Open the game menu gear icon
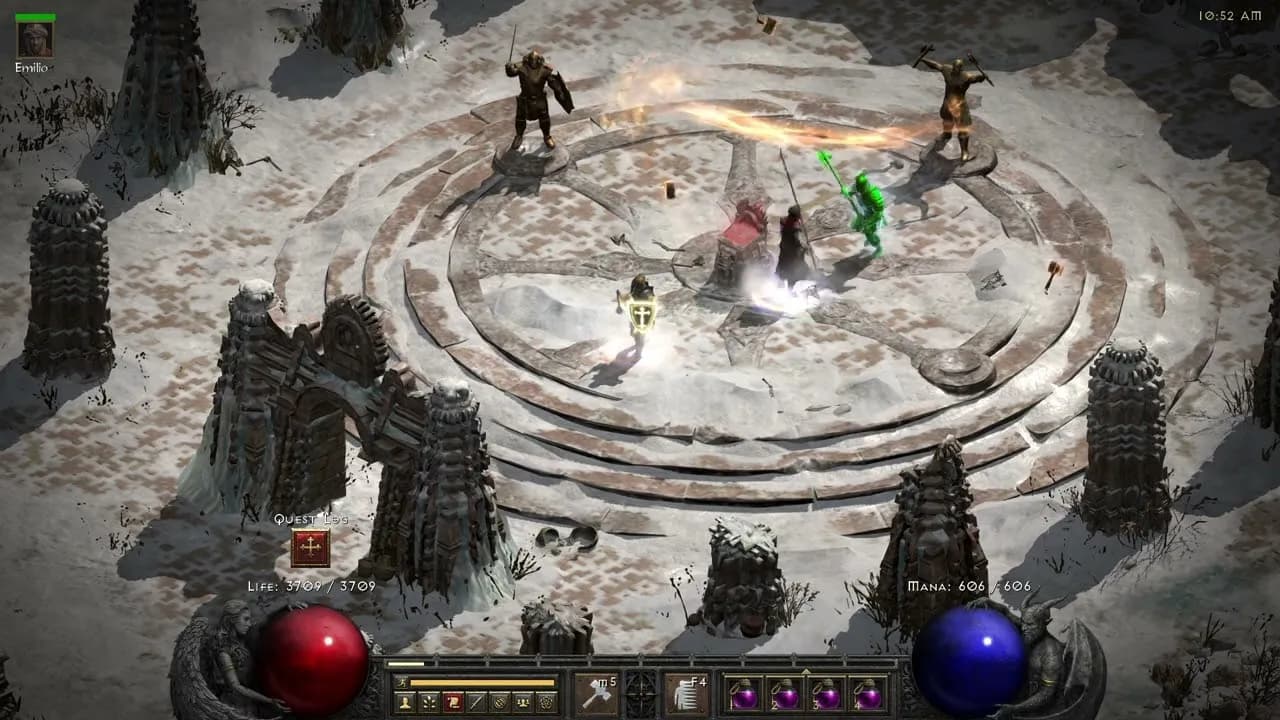The height and width of the screenshot is (720, 1280). click(x=545, y=703)
